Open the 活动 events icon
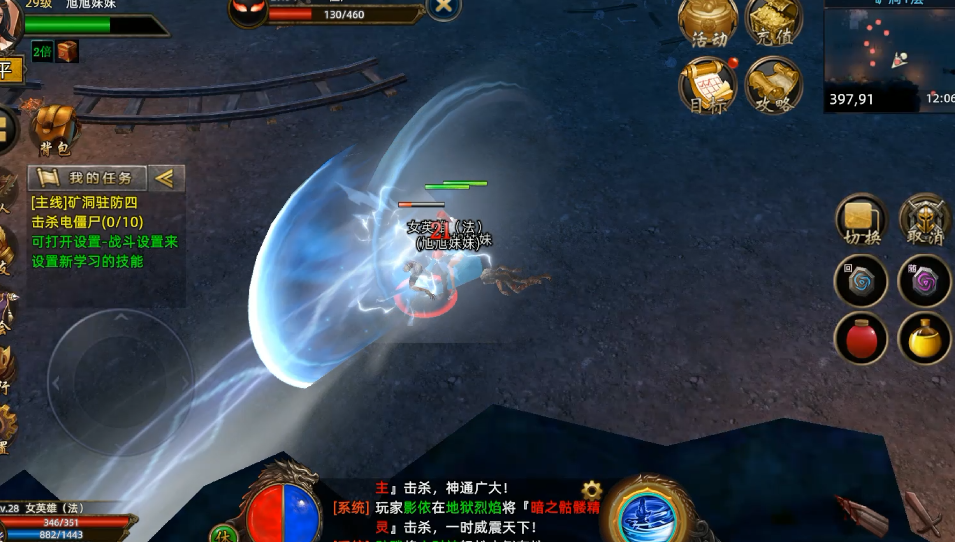Image resolution: width=955 pixels, height=542 pixels. click(x=708, y=22)
